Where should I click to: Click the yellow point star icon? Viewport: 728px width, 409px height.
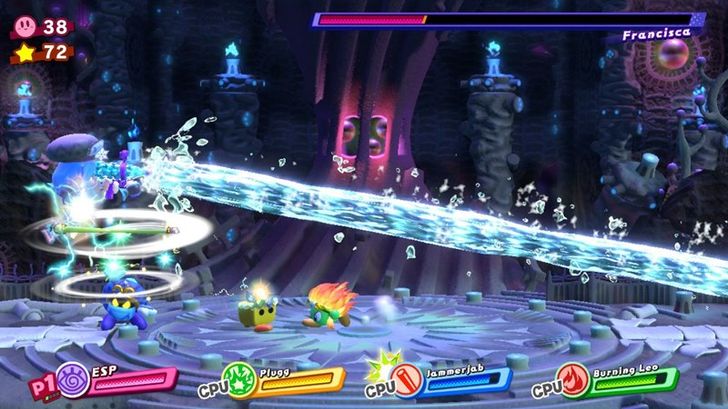pos(23,51)
